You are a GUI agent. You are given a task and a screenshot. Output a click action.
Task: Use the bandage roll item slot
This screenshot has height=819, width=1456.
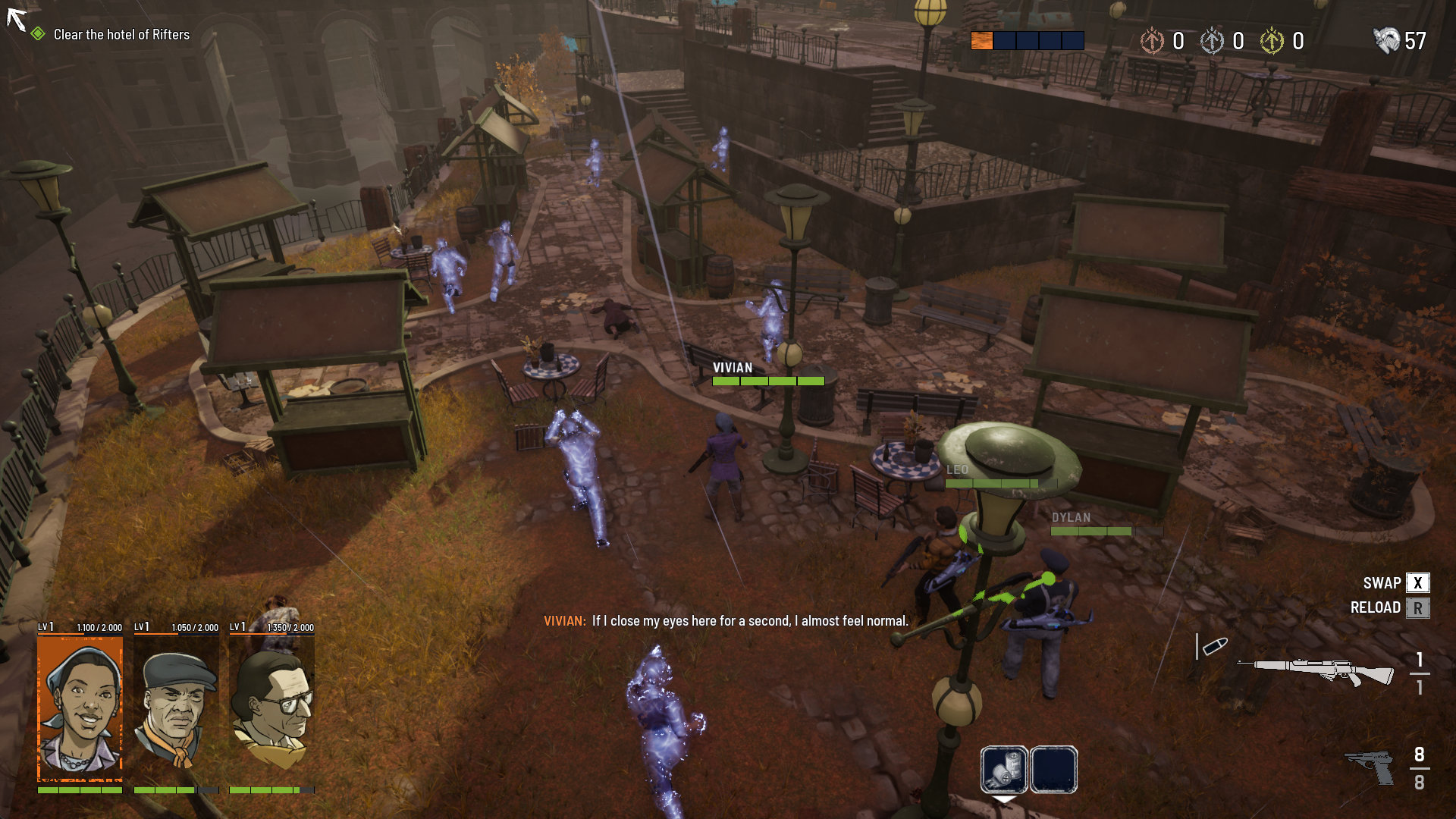(1004, 769)
